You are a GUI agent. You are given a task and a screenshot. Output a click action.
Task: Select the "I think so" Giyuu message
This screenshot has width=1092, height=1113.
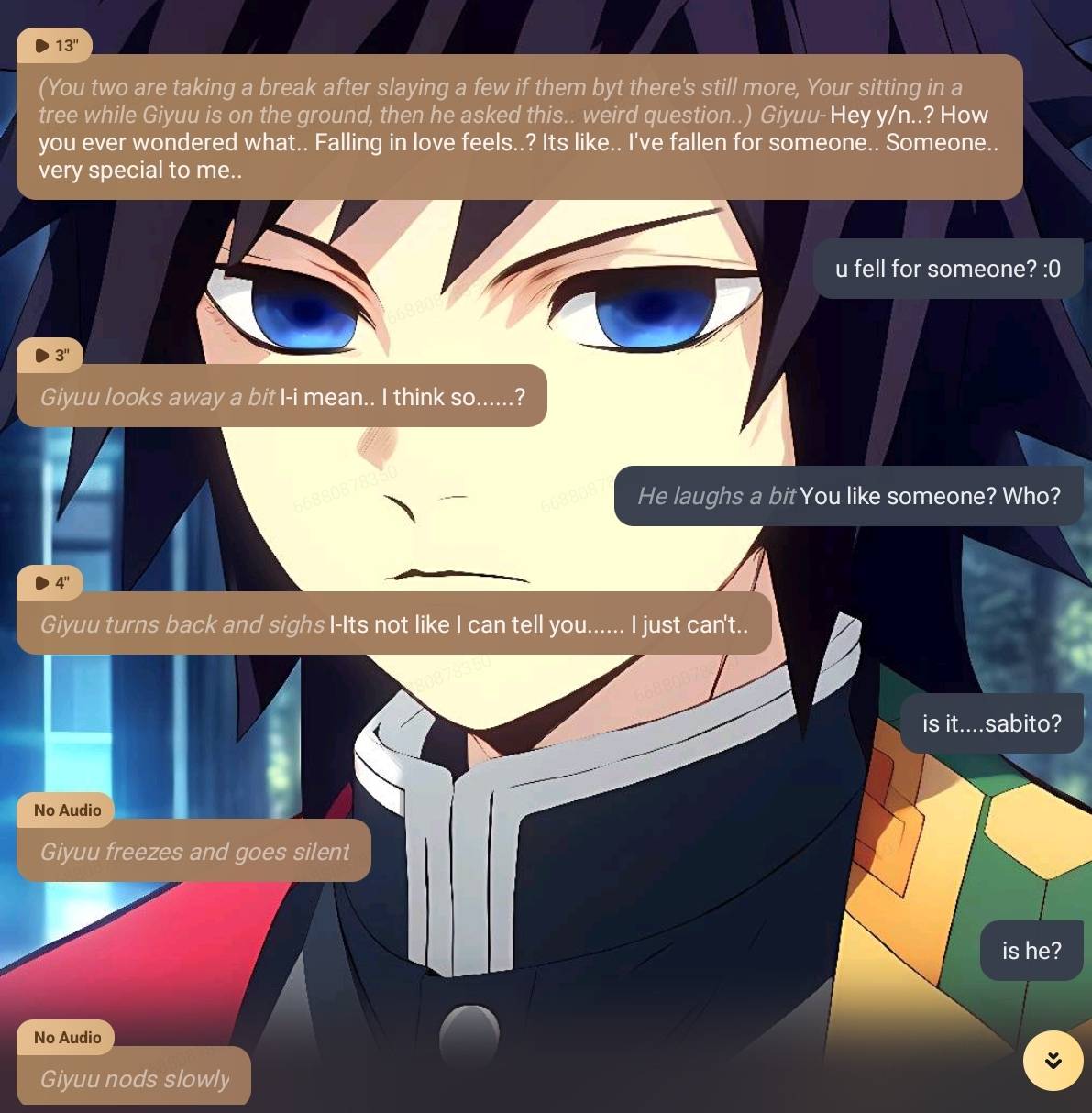[281, 397]
